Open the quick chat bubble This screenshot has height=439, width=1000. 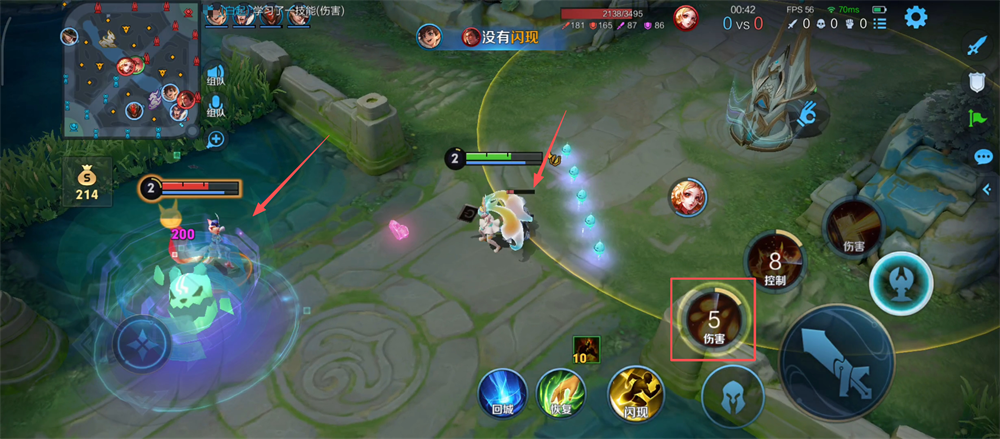point(983,157)
